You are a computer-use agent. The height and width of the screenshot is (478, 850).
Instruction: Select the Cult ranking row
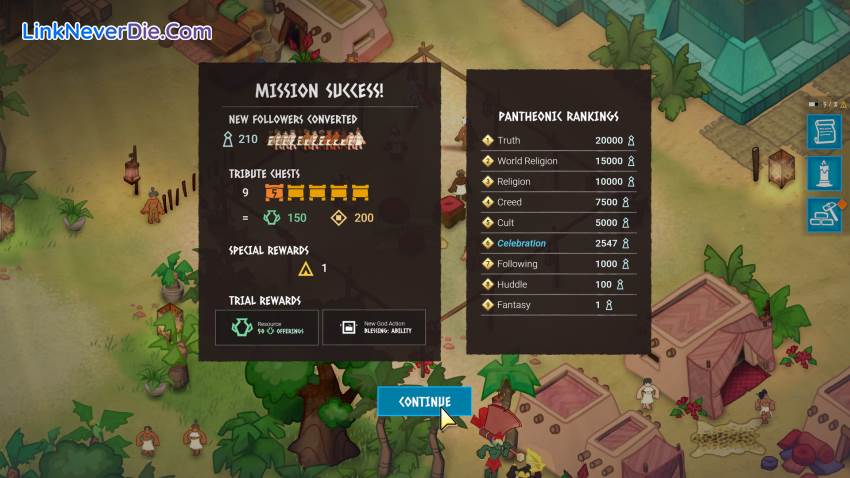[x=558, y=223]
